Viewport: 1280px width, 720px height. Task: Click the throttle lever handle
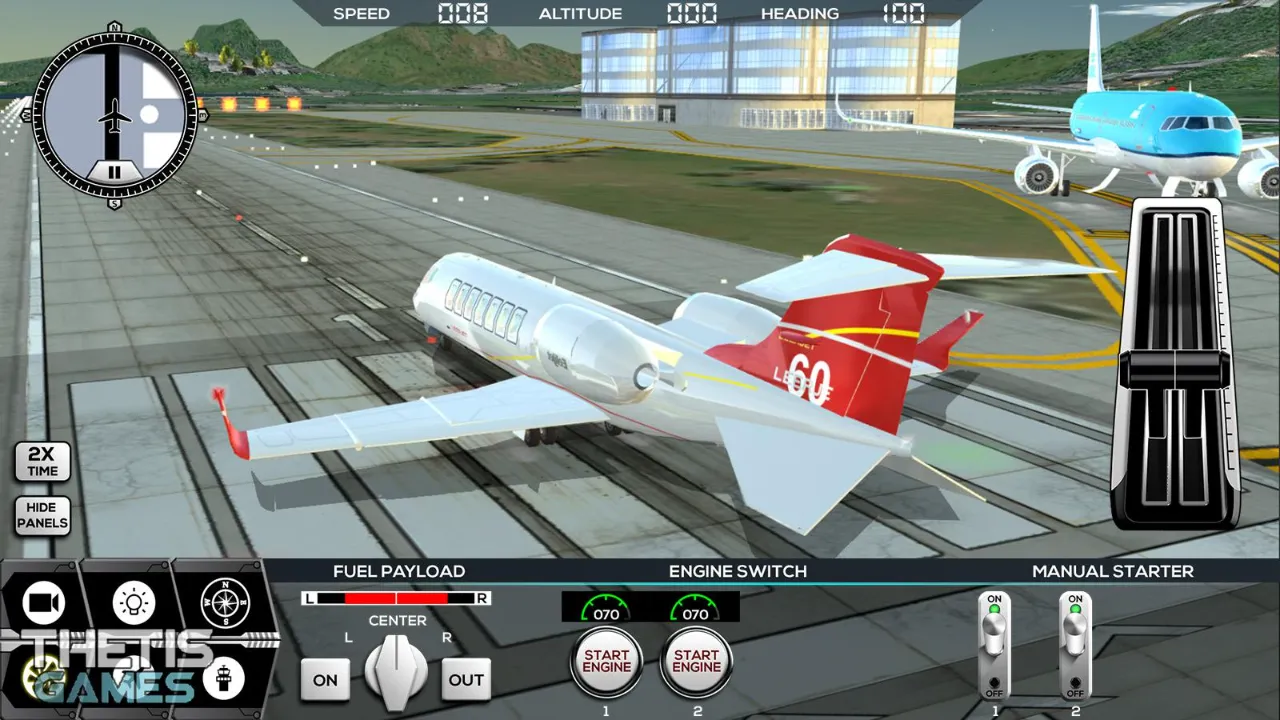(1176, 371)
